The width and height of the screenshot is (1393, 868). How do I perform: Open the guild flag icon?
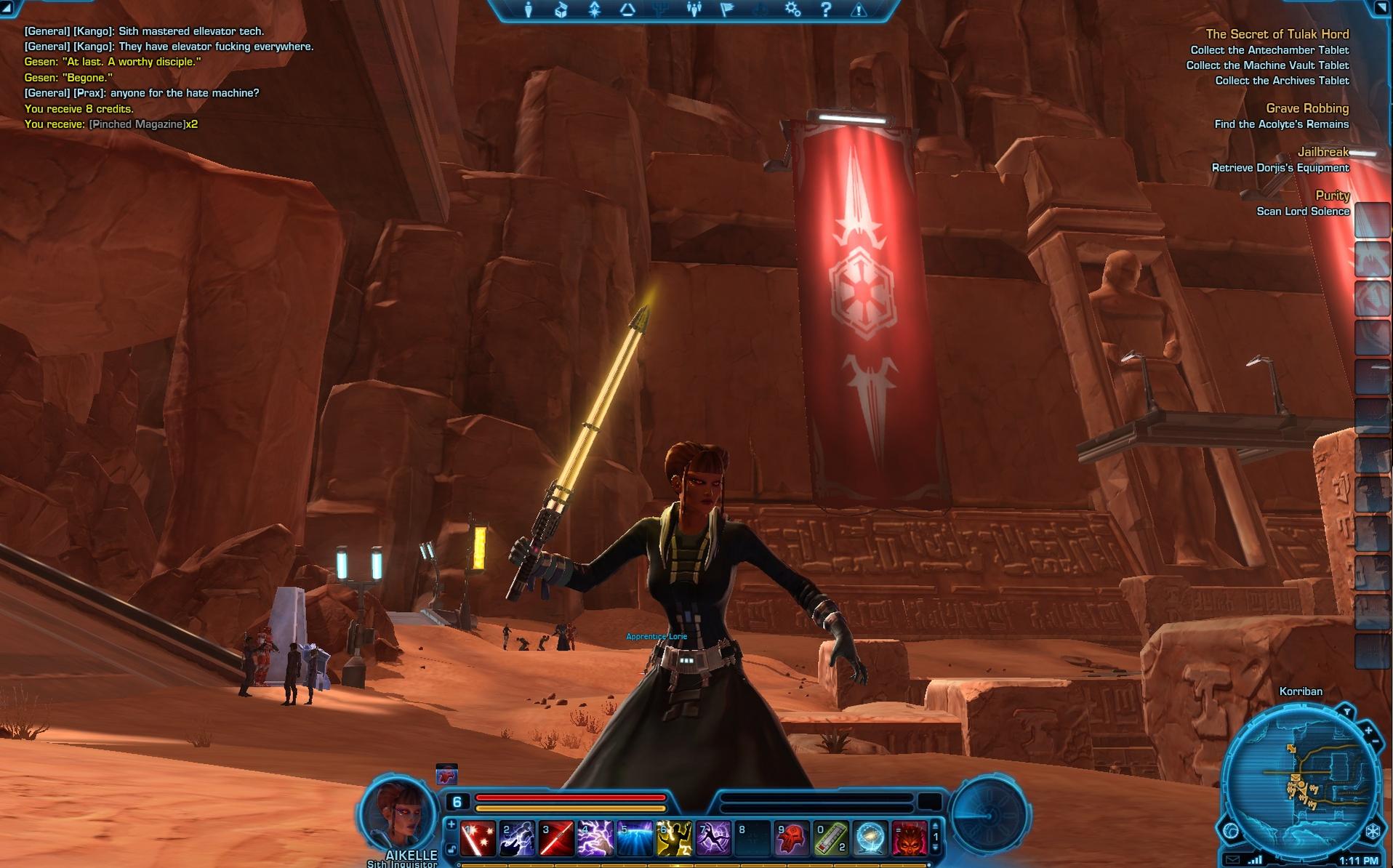[x=727, y=9]
